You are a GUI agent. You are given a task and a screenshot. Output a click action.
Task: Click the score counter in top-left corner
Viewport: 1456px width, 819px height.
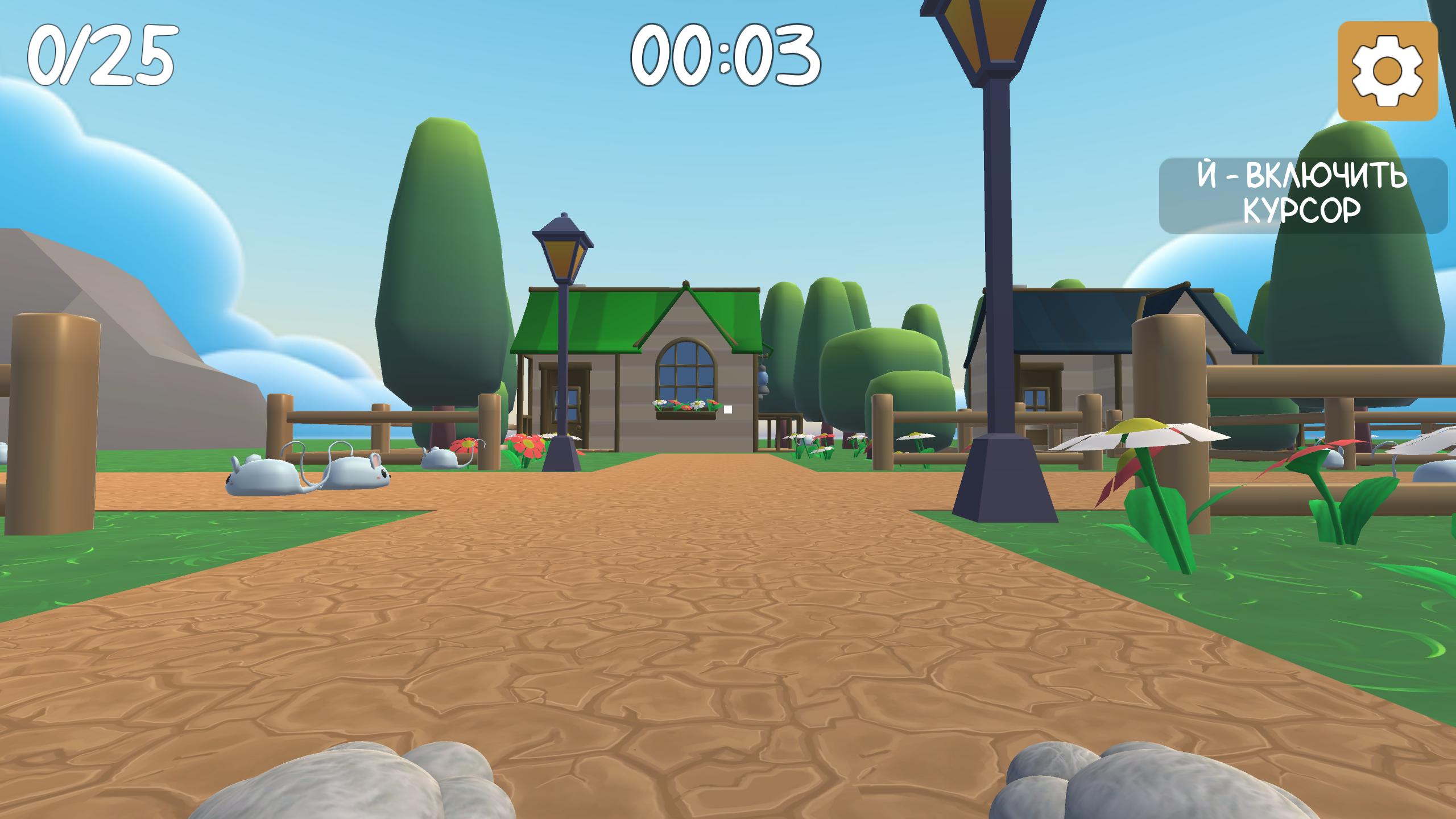click(x=100, y=54)
